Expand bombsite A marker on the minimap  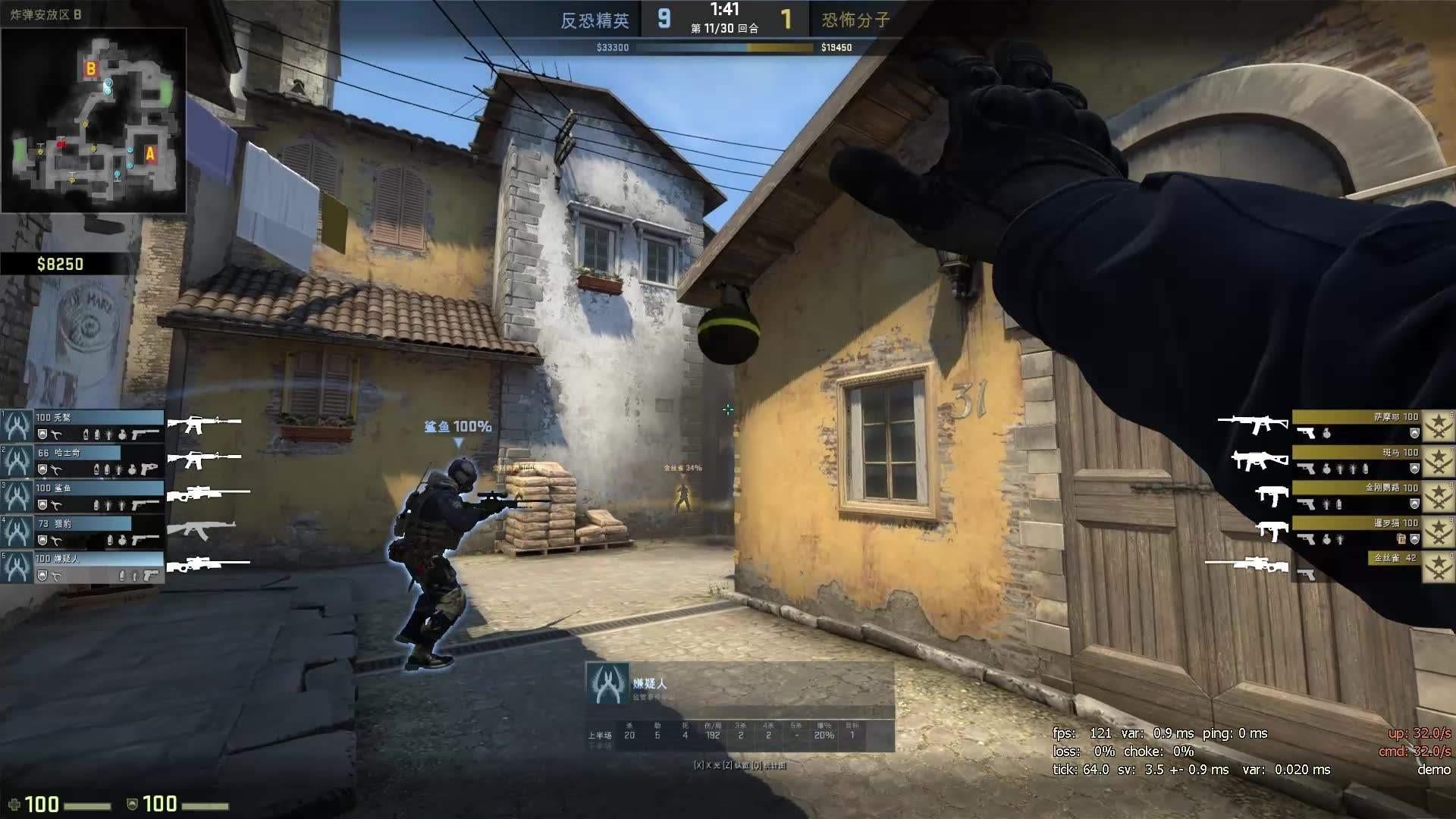(149, 155)
